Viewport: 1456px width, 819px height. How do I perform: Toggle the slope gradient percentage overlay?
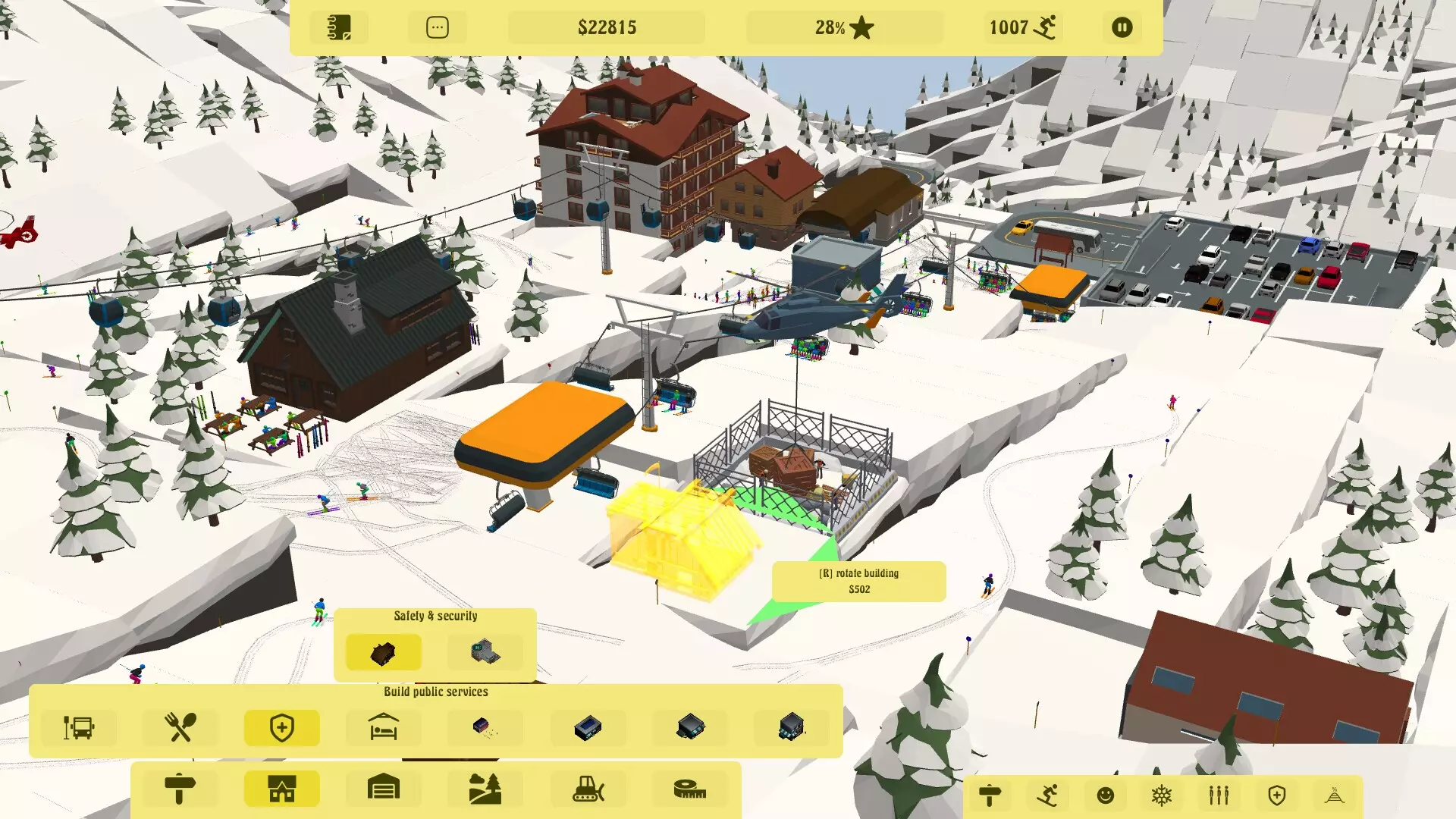point(1332,796)
